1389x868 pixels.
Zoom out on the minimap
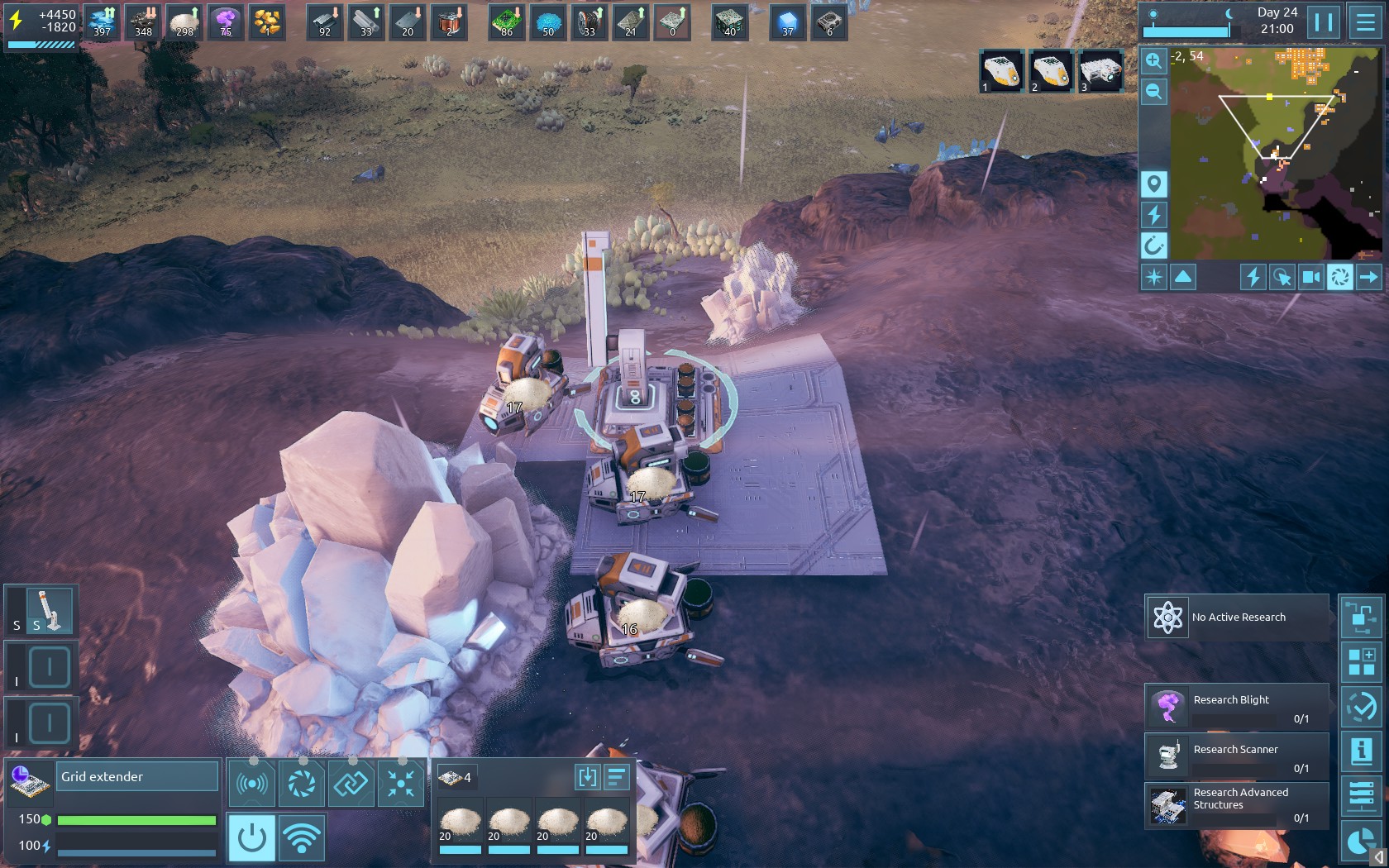1154,92
